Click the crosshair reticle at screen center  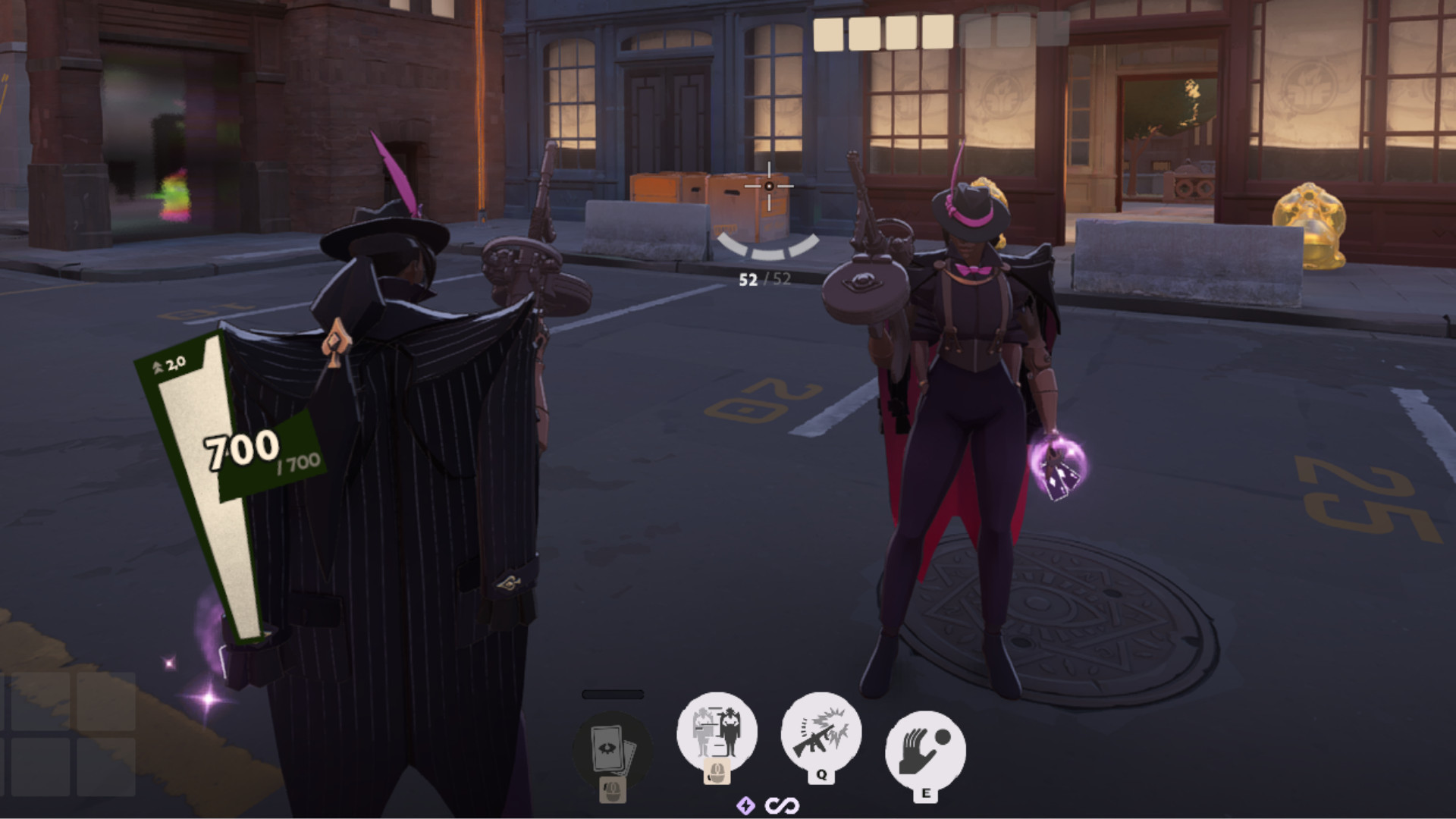[x=770, y=187]
